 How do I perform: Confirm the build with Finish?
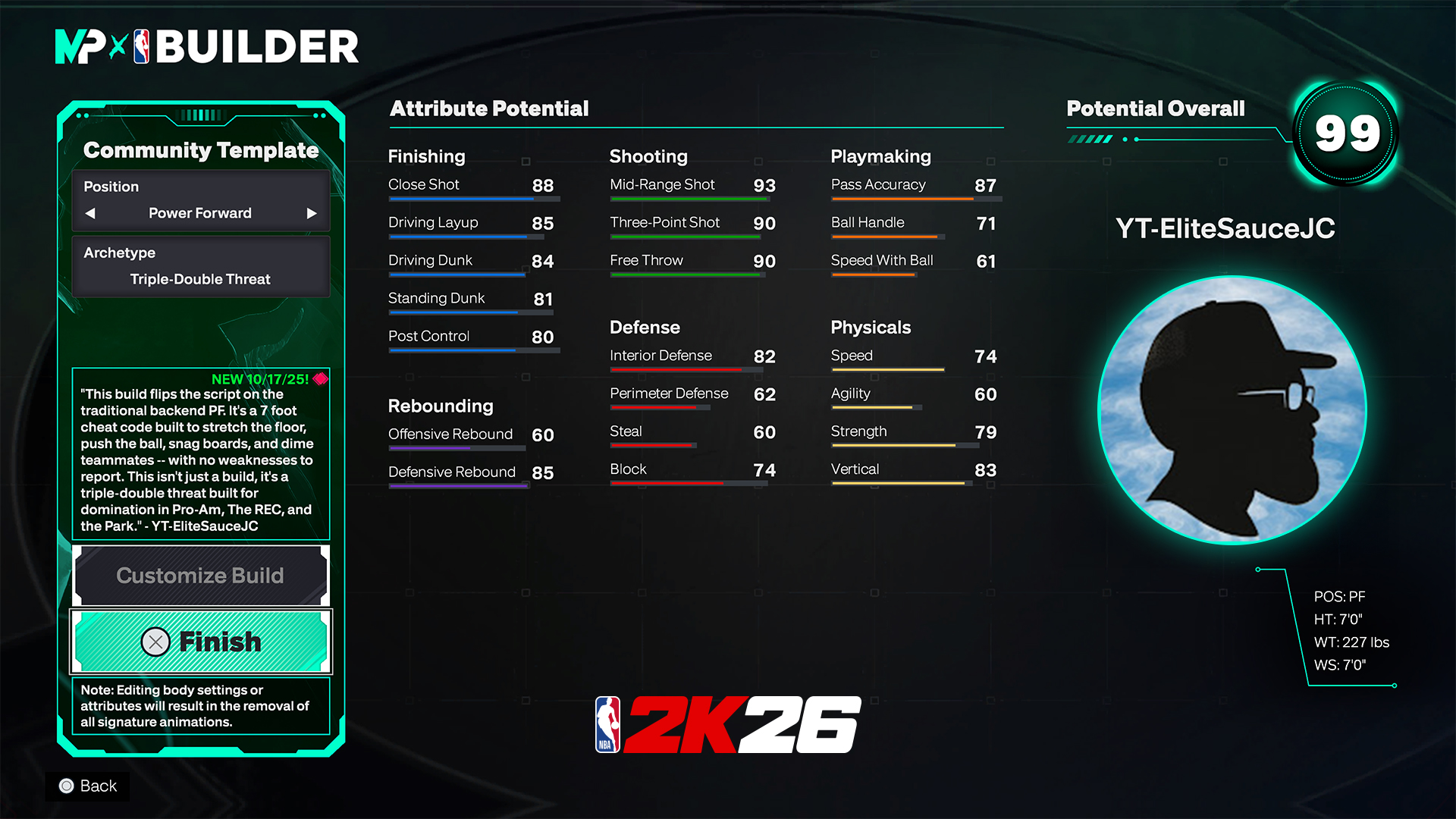pos(200,642)
